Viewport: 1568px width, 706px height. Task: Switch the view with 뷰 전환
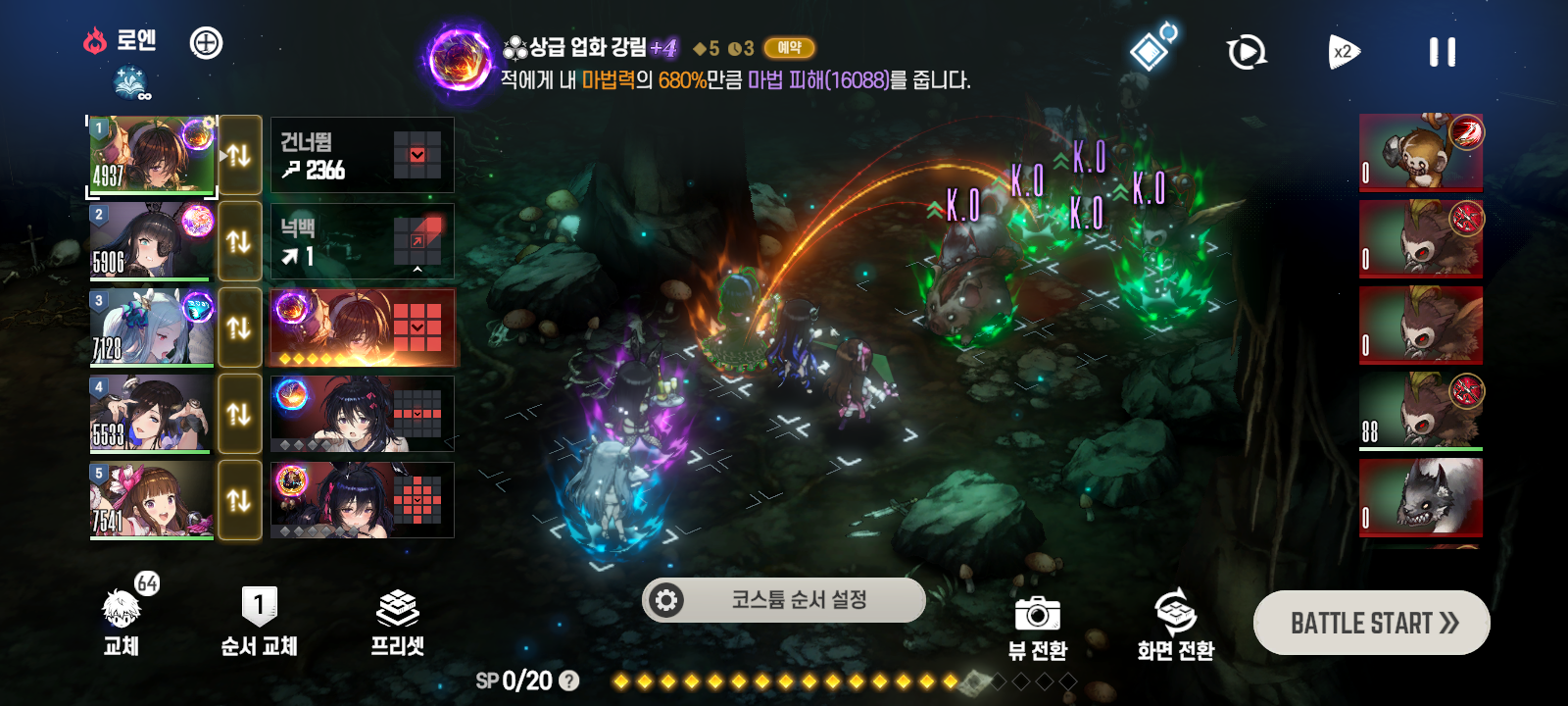tap(1037, 628)
